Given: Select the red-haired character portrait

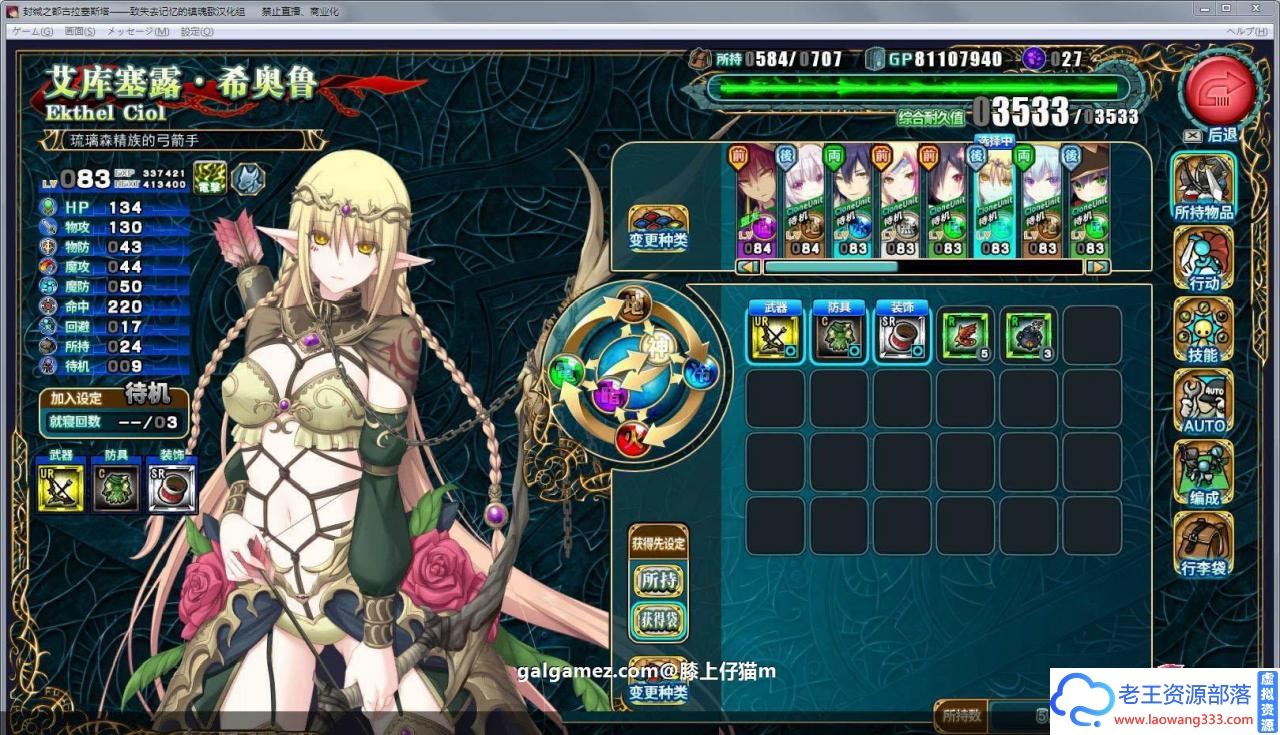Looking at the screenshot, I should click(x=758, y=202).
